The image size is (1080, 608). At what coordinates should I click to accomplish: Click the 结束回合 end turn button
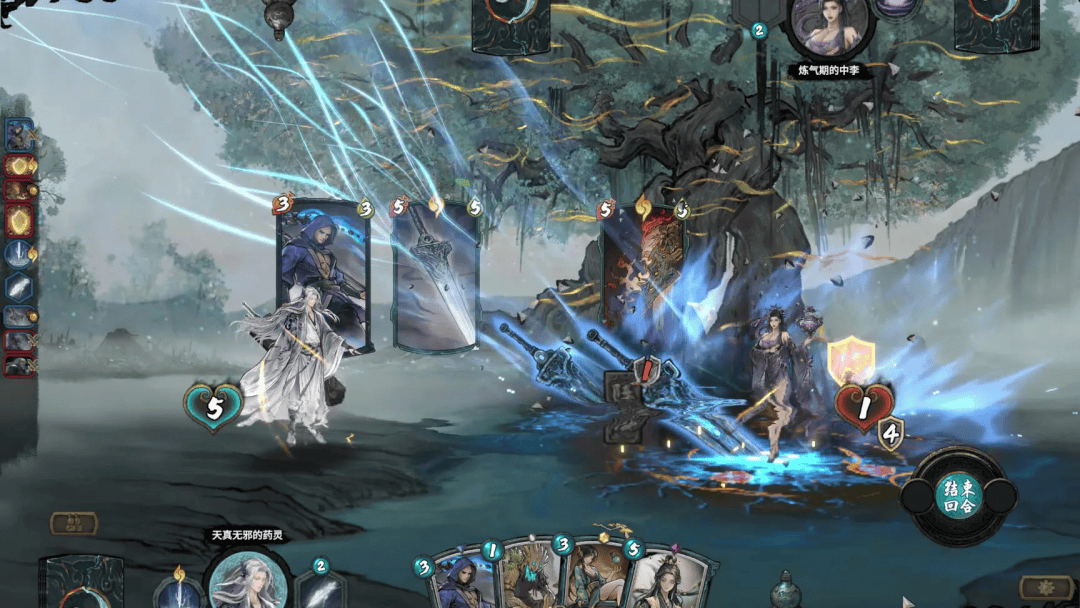coord(959,495)
